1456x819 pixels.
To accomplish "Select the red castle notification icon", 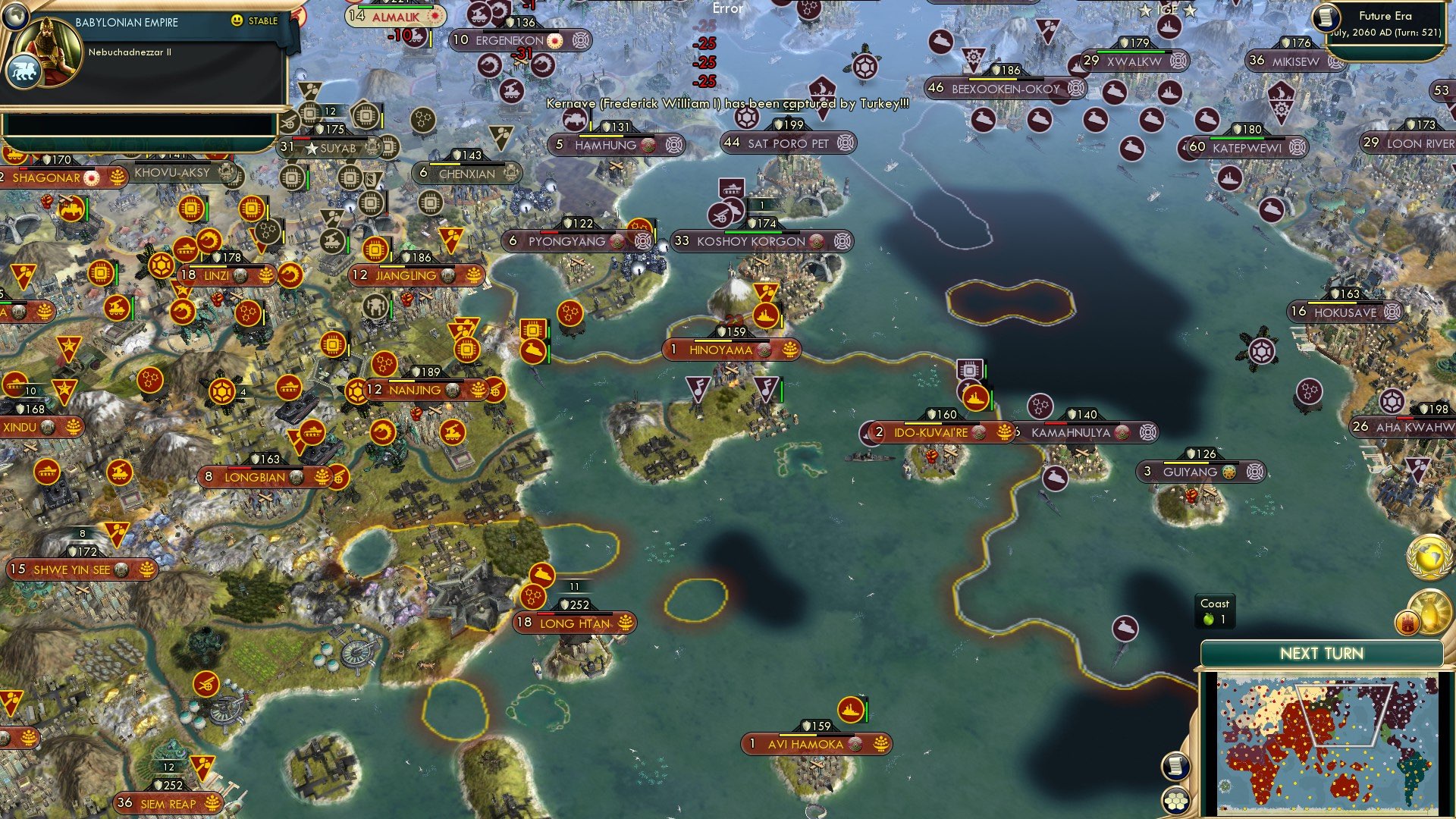I will coord(1407,623).
